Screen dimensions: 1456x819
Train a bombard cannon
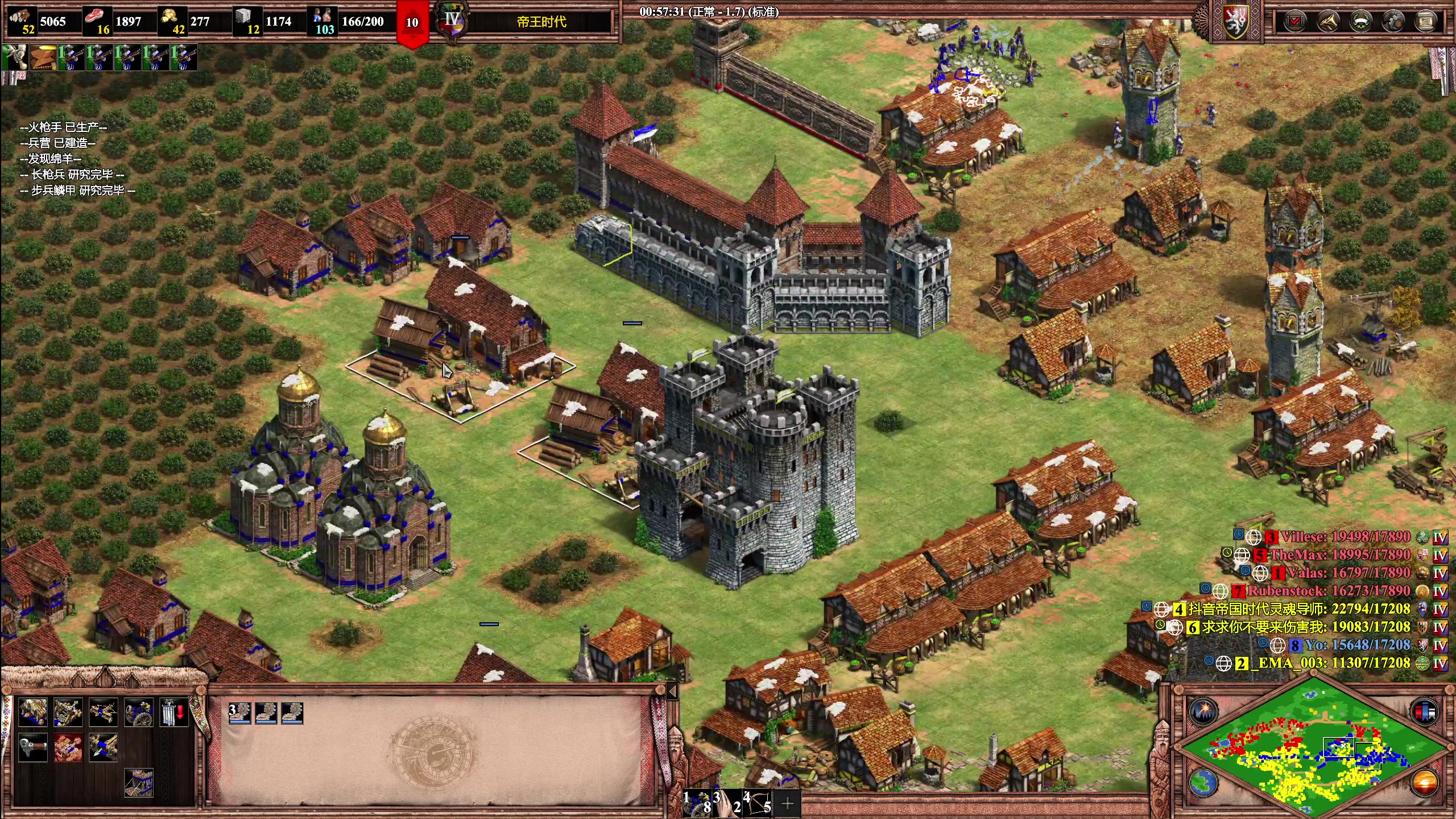click(x=139, y=712)
